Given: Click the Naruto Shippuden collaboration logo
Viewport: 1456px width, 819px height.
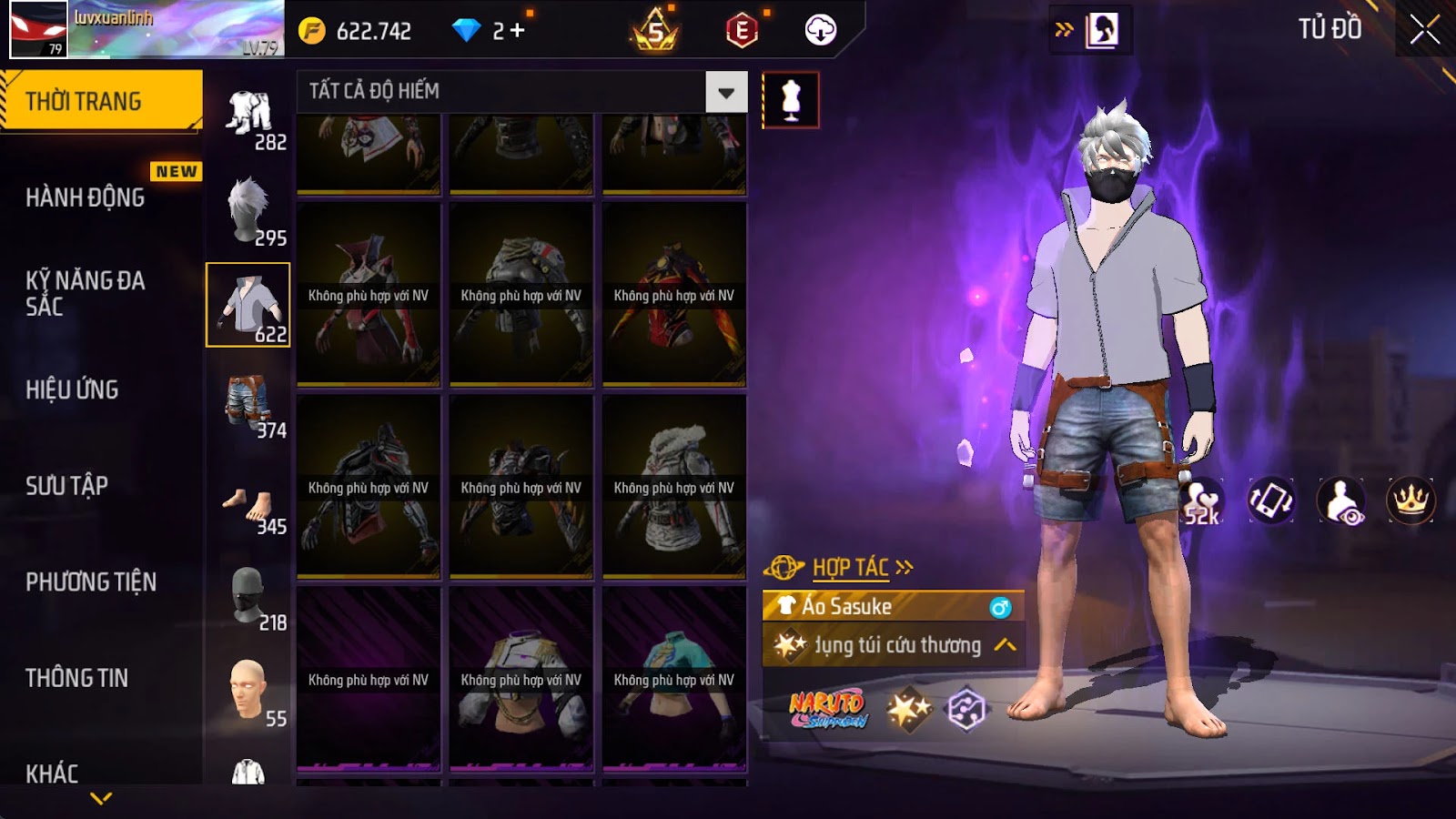Looking at the screenshot, I should 827,710.
